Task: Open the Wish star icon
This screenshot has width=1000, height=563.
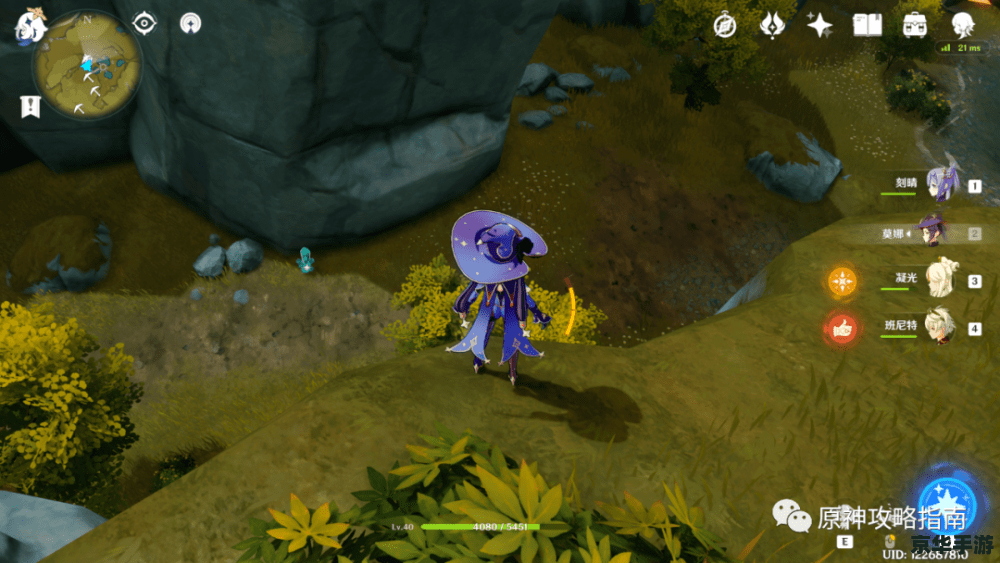Action: click(x=820, y=25)
